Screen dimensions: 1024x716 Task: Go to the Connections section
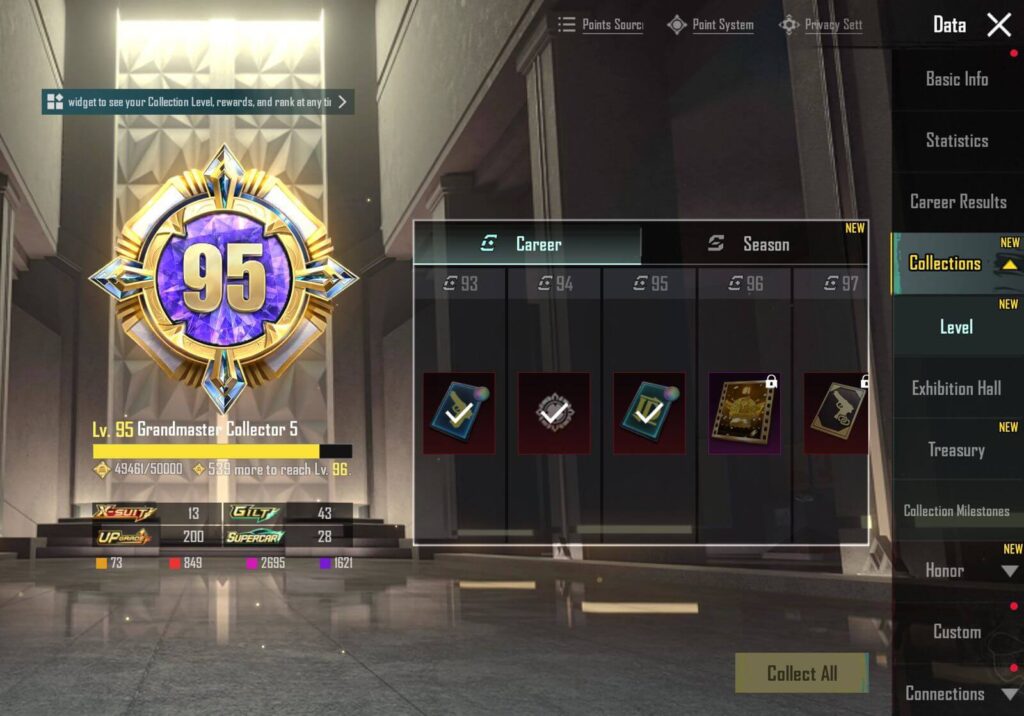click(x=945, y=693)
